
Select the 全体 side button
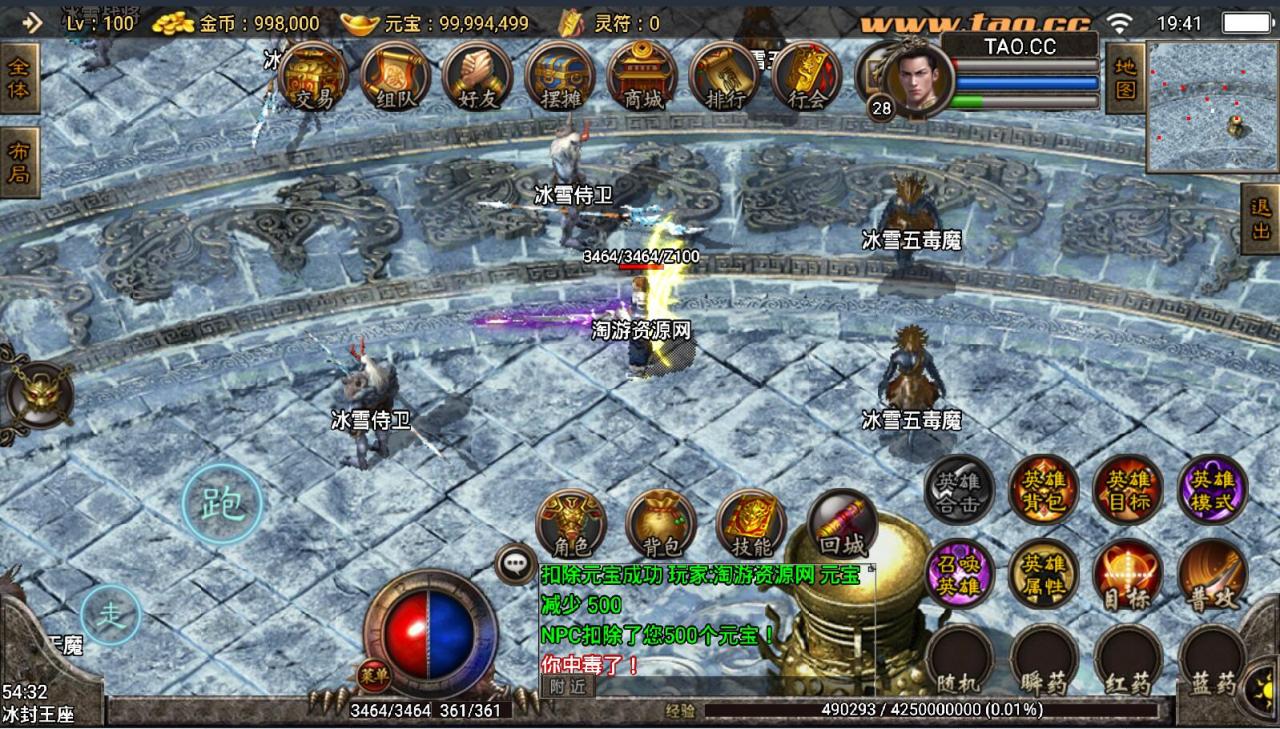[x=19, y=79]
